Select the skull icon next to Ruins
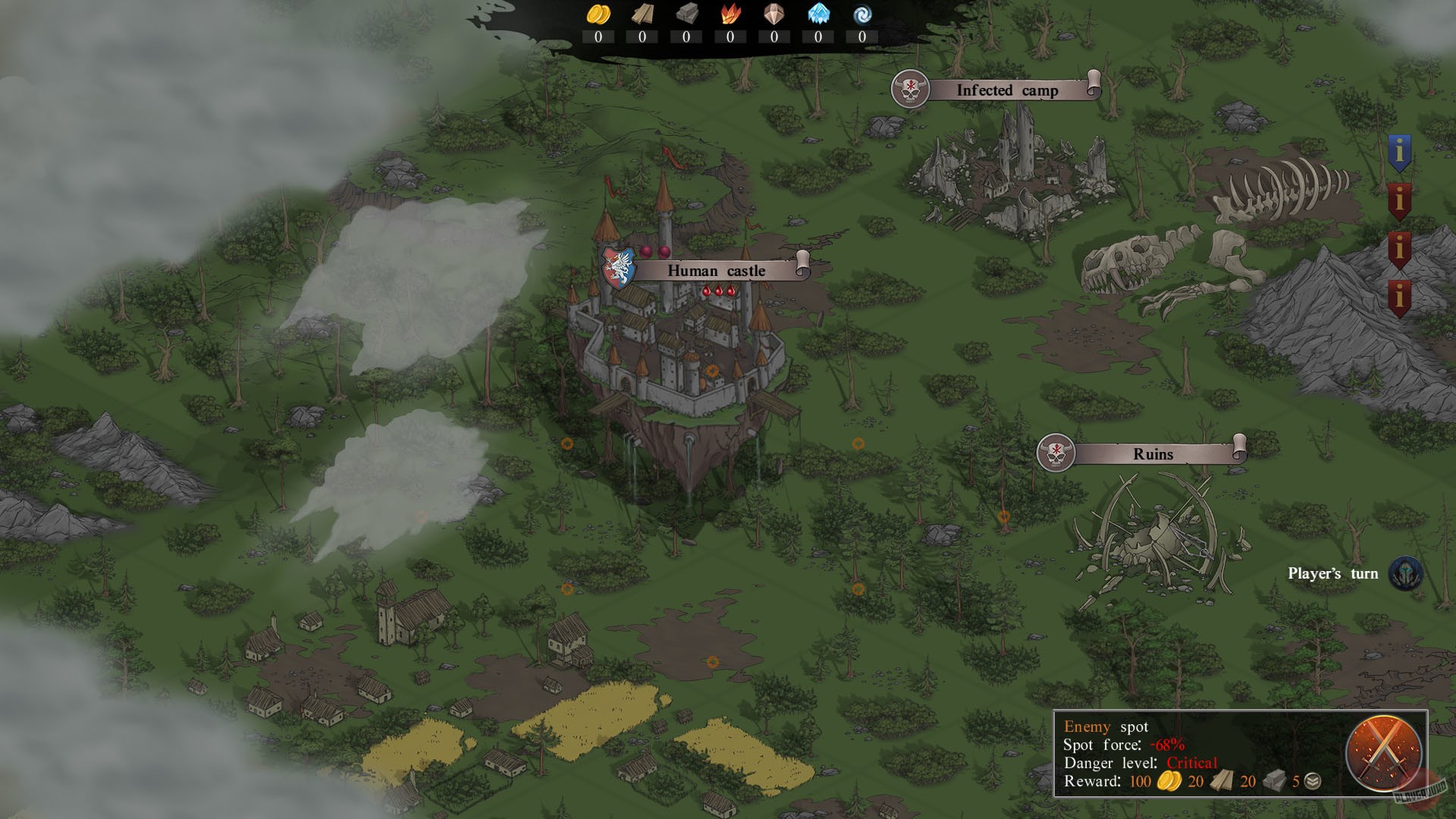The image size is (1456, 819). pyautogui.click(x=1058, y=452)
